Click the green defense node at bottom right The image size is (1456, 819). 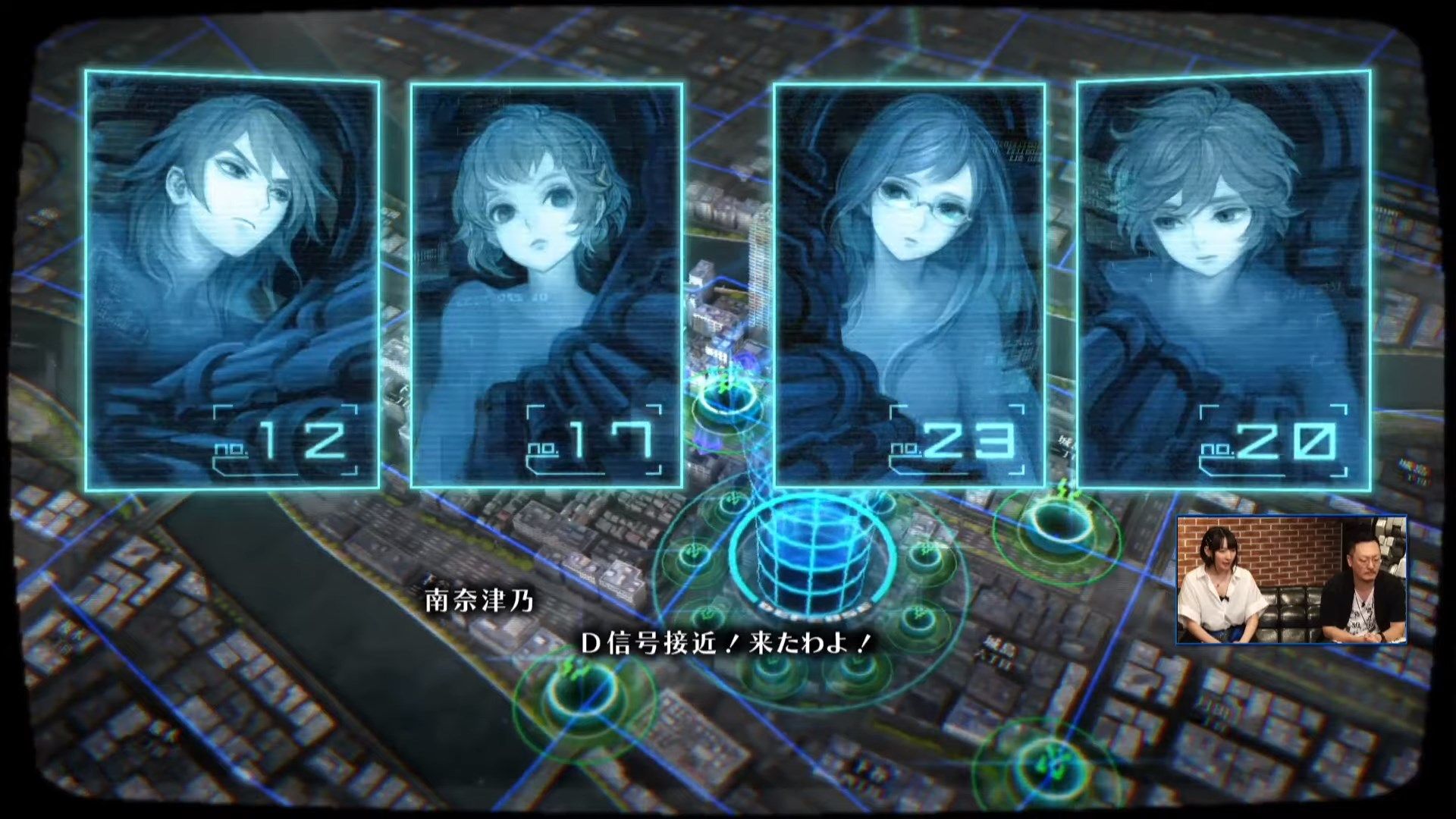1050,764
